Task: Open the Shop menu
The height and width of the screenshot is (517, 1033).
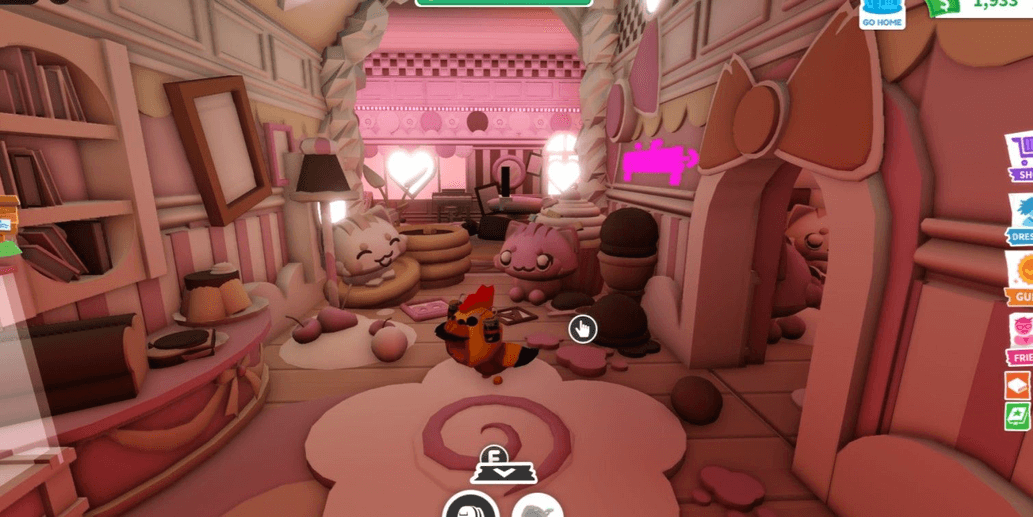Action: tap(1019, 159)
